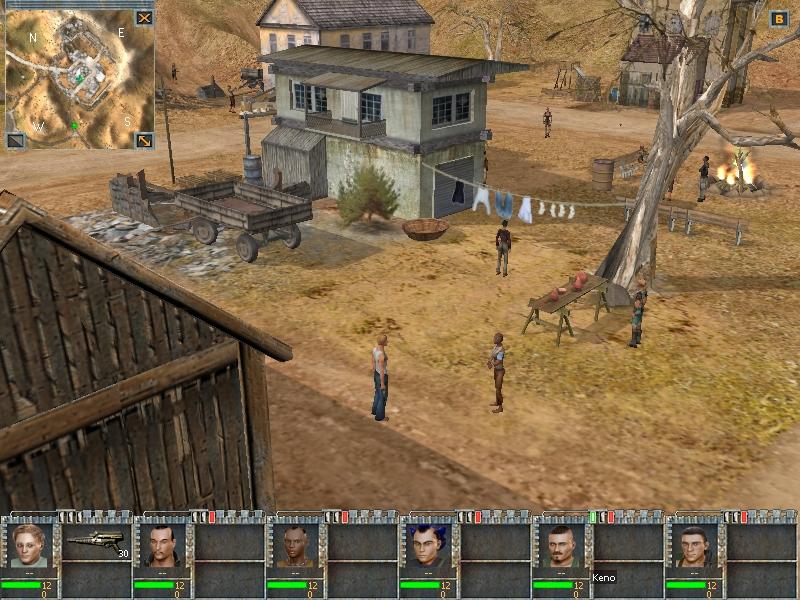Viewport: 800px width, 600px height.
Task: Close the minimap with the X button
Action: [144, 18]
